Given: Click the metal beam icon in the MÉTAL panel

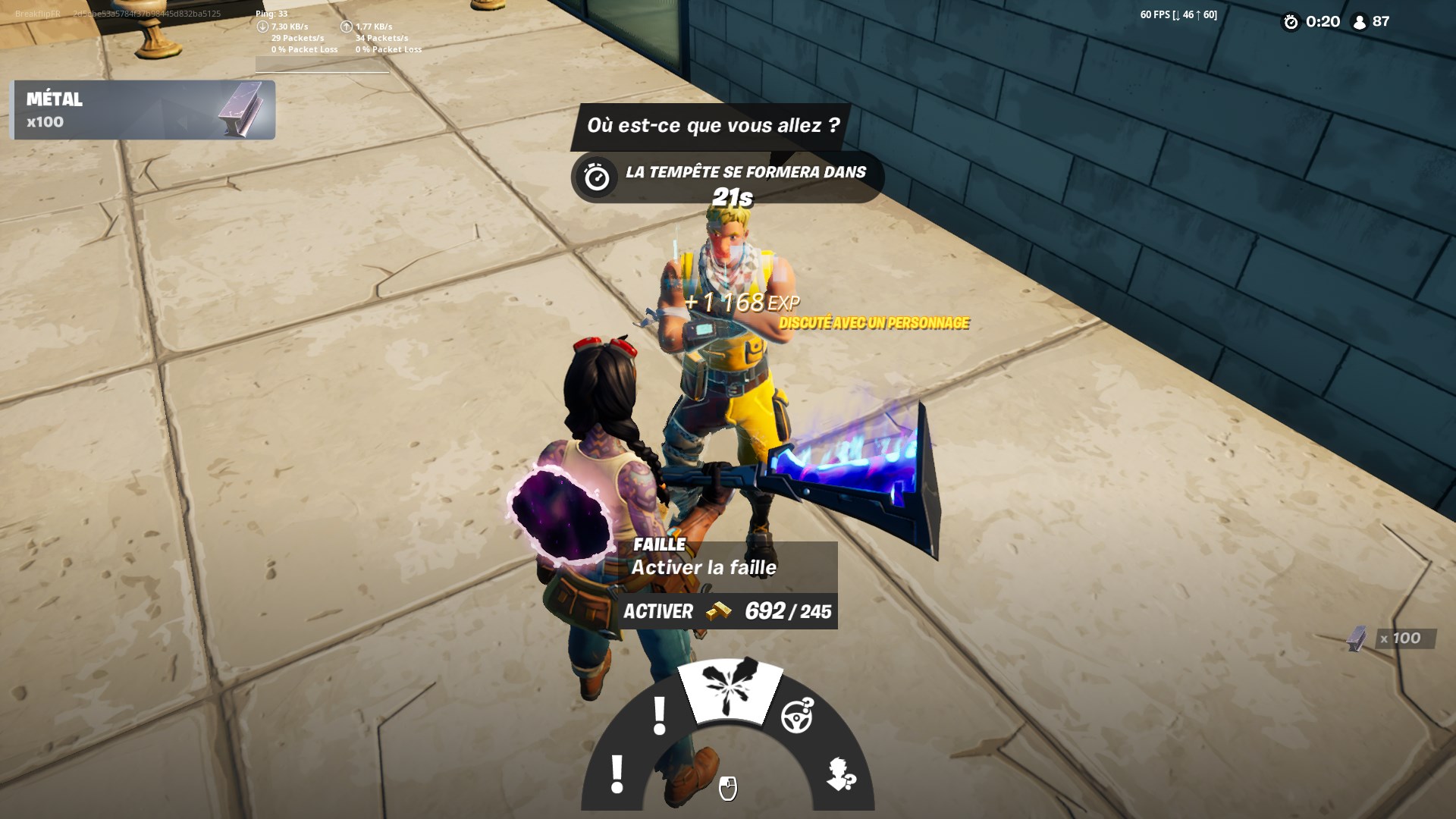Looking at the screenshot, I should click(x=240, y=109).
